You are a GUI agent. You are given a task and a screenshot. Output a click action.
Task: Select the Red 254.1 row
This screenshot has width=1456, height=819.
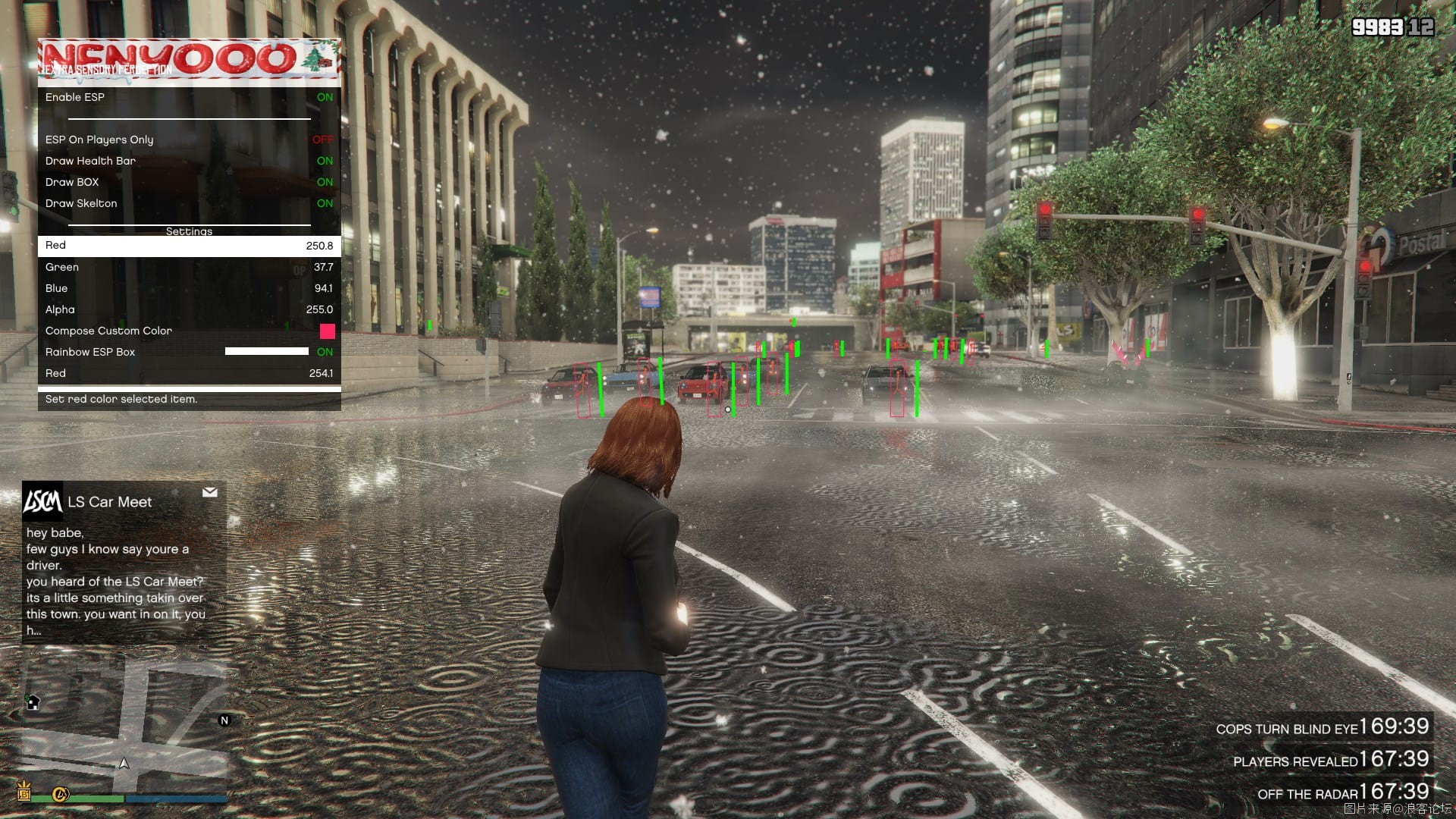(x=189, y=373)
